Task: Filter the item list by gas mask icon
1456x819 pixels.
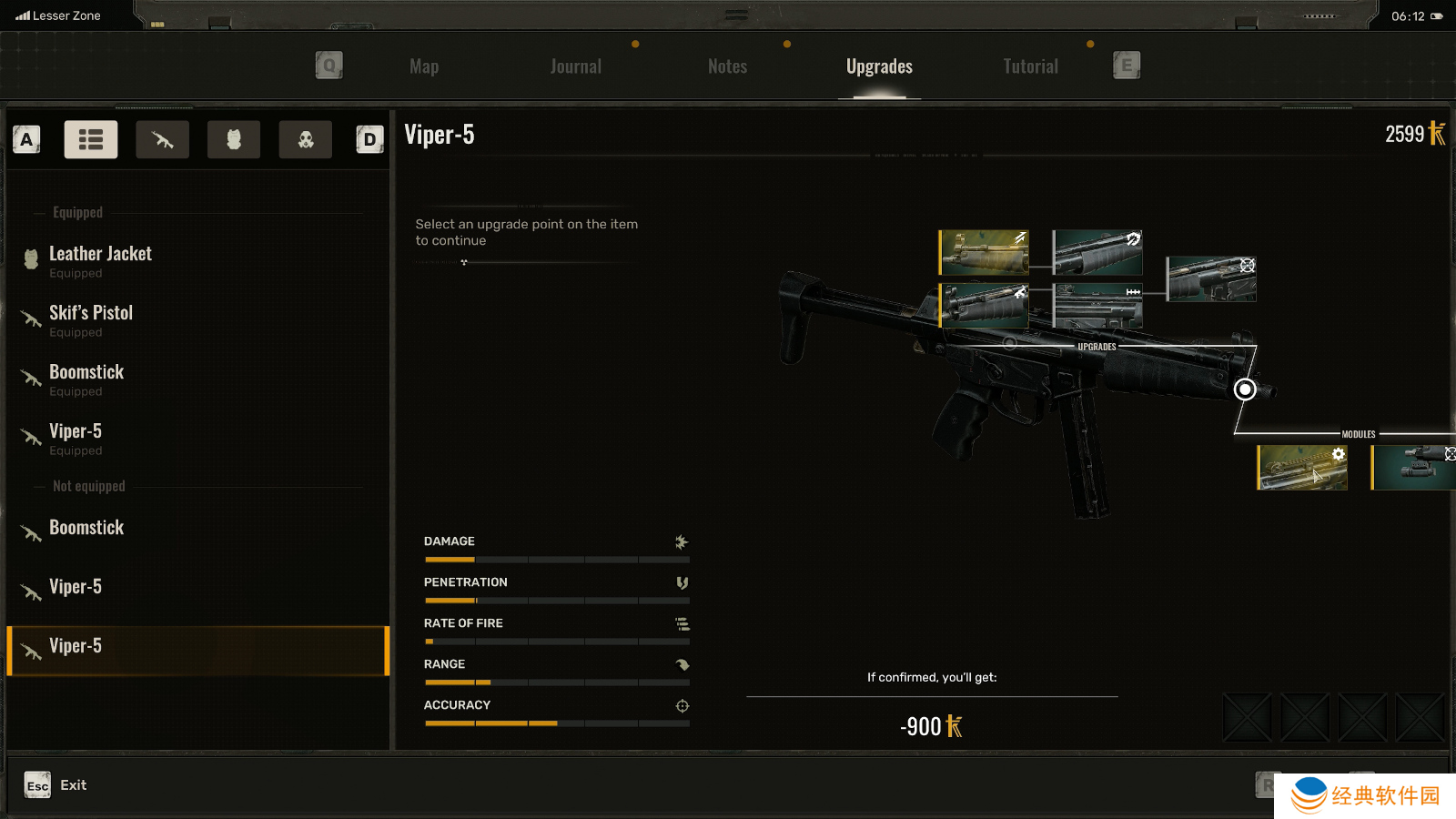Action: tap(306, 139)
